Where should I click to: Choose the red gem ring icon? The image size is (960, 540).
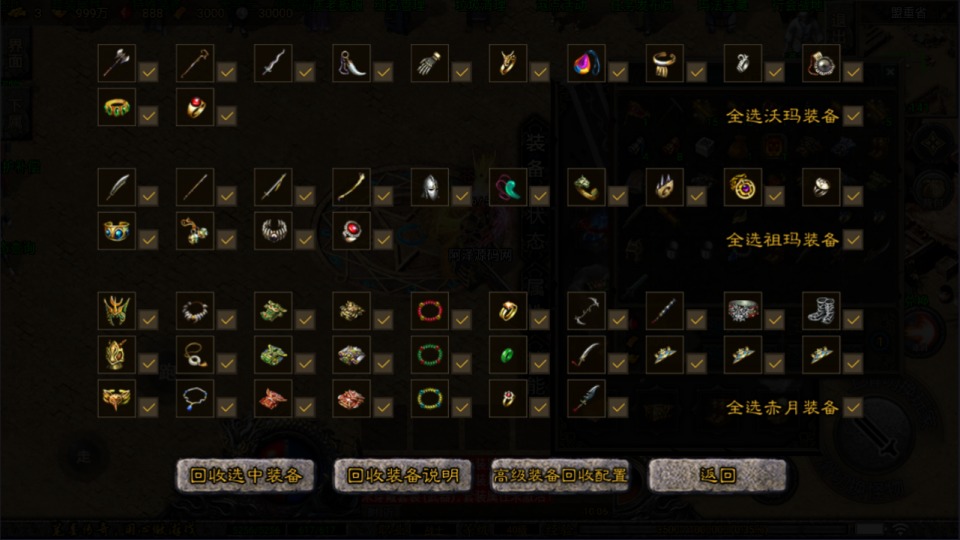pyautogui.click(x=195, y=107)
